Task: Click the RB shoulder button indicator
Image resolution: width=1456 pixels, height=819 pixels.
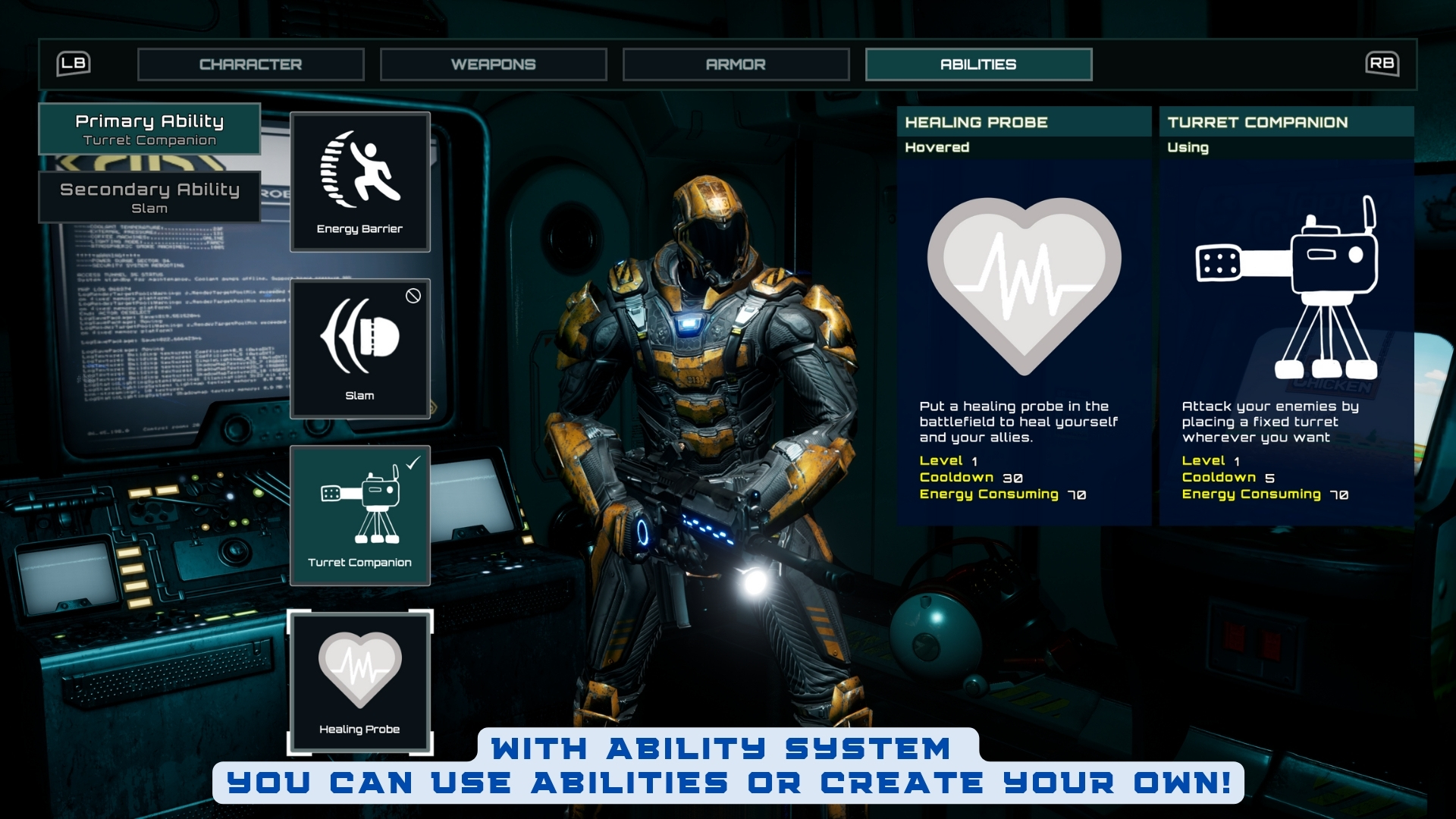Action: (1382, 64)
